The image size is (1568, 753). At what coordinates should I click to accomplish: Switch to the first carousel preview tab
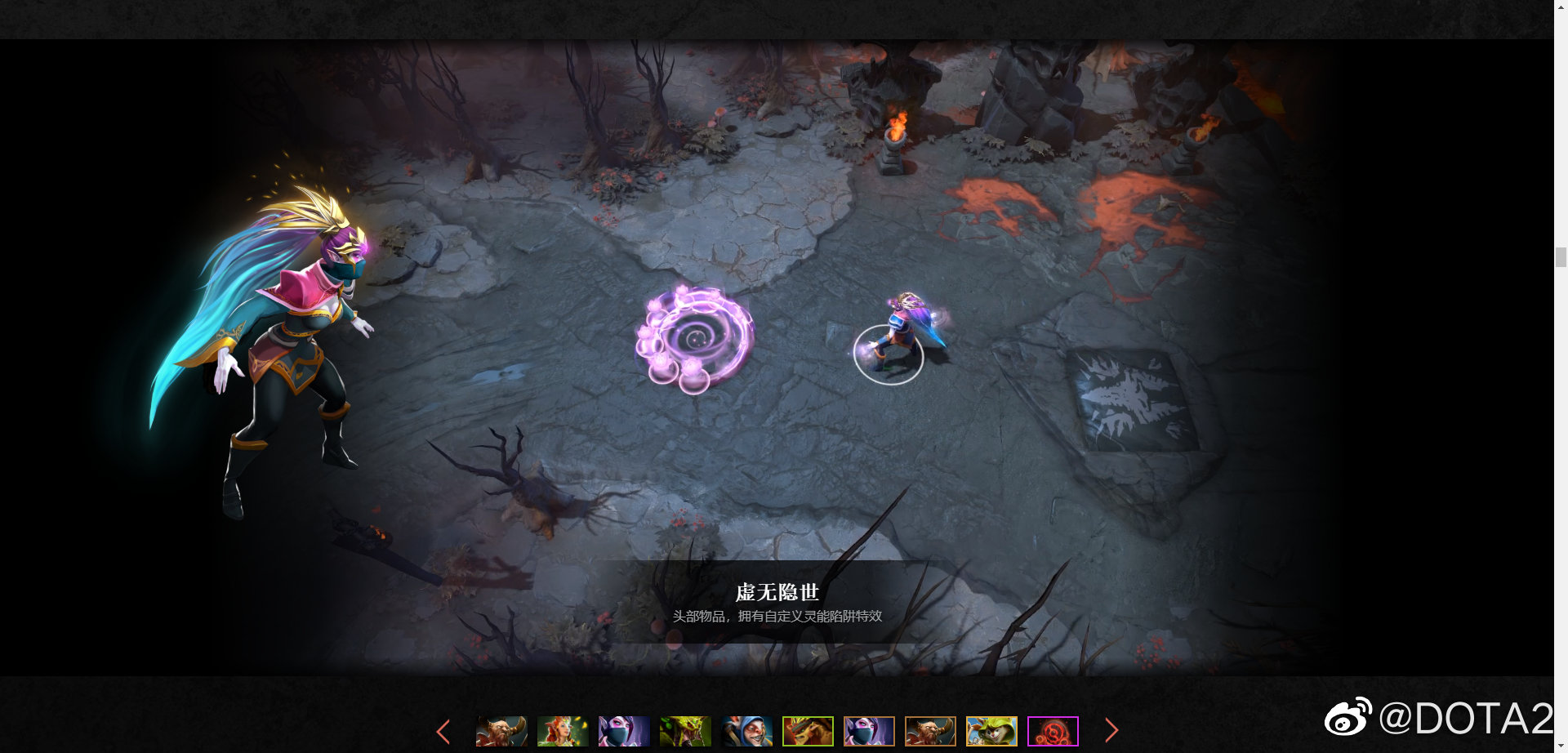pos(501,732)
